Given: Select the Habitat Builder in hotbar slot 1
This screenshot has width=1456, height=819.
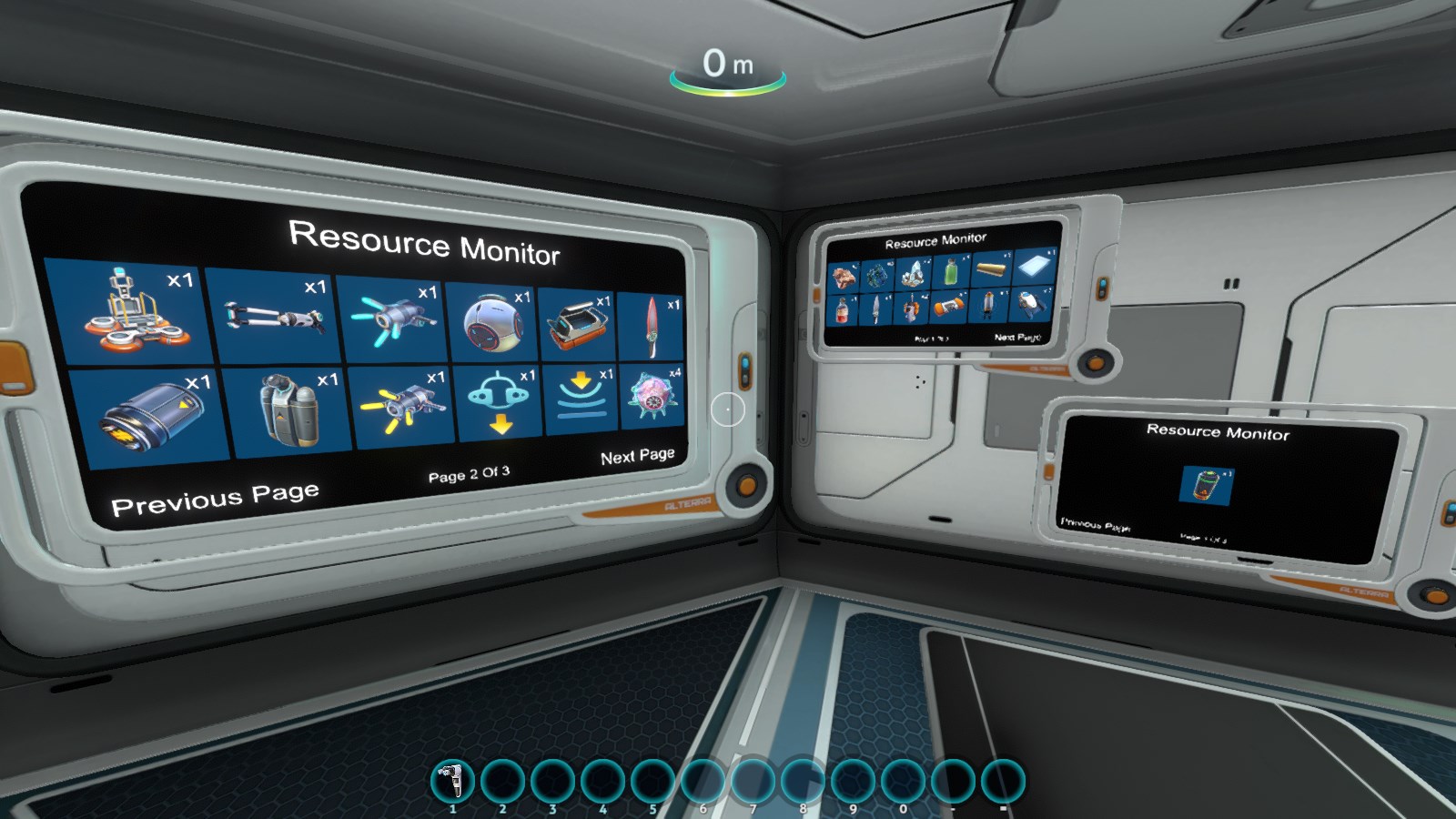Looking at the screenshot, I should click(452, 781).
